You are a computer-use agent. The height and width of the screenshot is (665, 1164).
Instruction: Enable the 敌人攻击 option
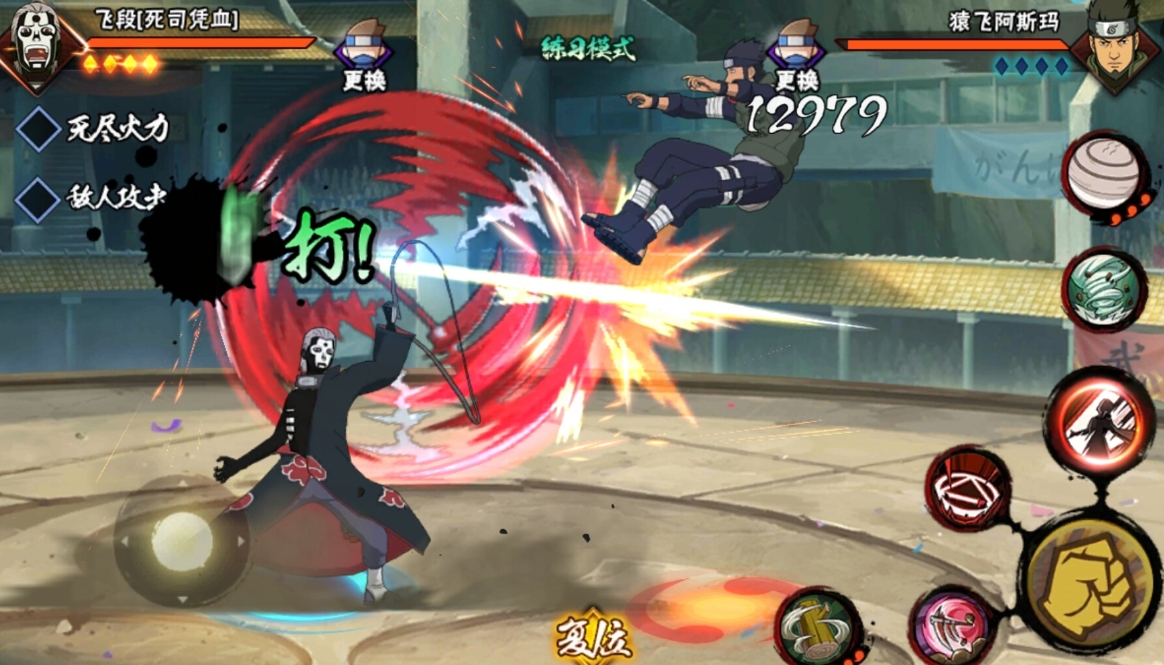pos(39,199)
